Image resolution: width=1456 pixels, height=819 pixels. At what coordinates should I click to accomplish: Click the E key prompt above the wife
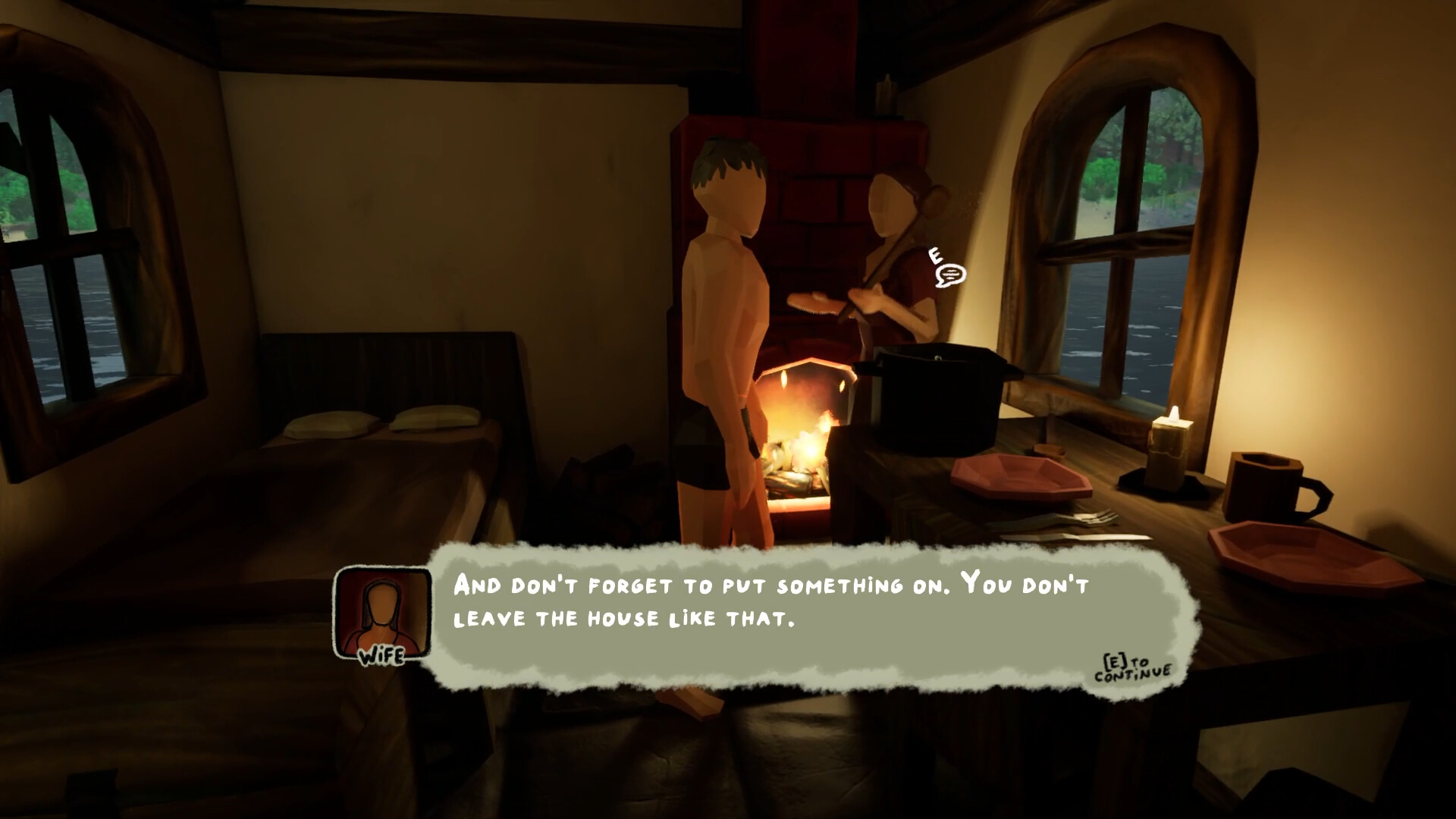coord(934,255)
